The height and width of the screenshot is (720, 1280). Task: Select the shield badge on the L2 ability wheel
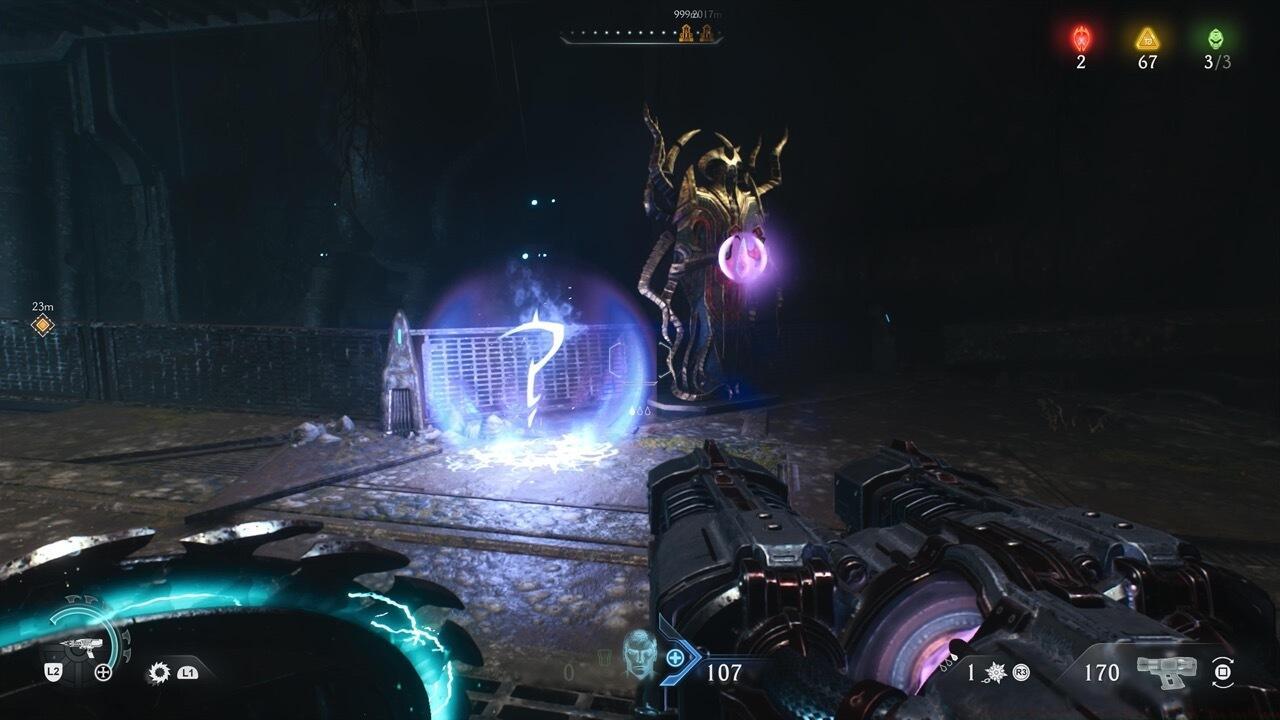point(54,671)
